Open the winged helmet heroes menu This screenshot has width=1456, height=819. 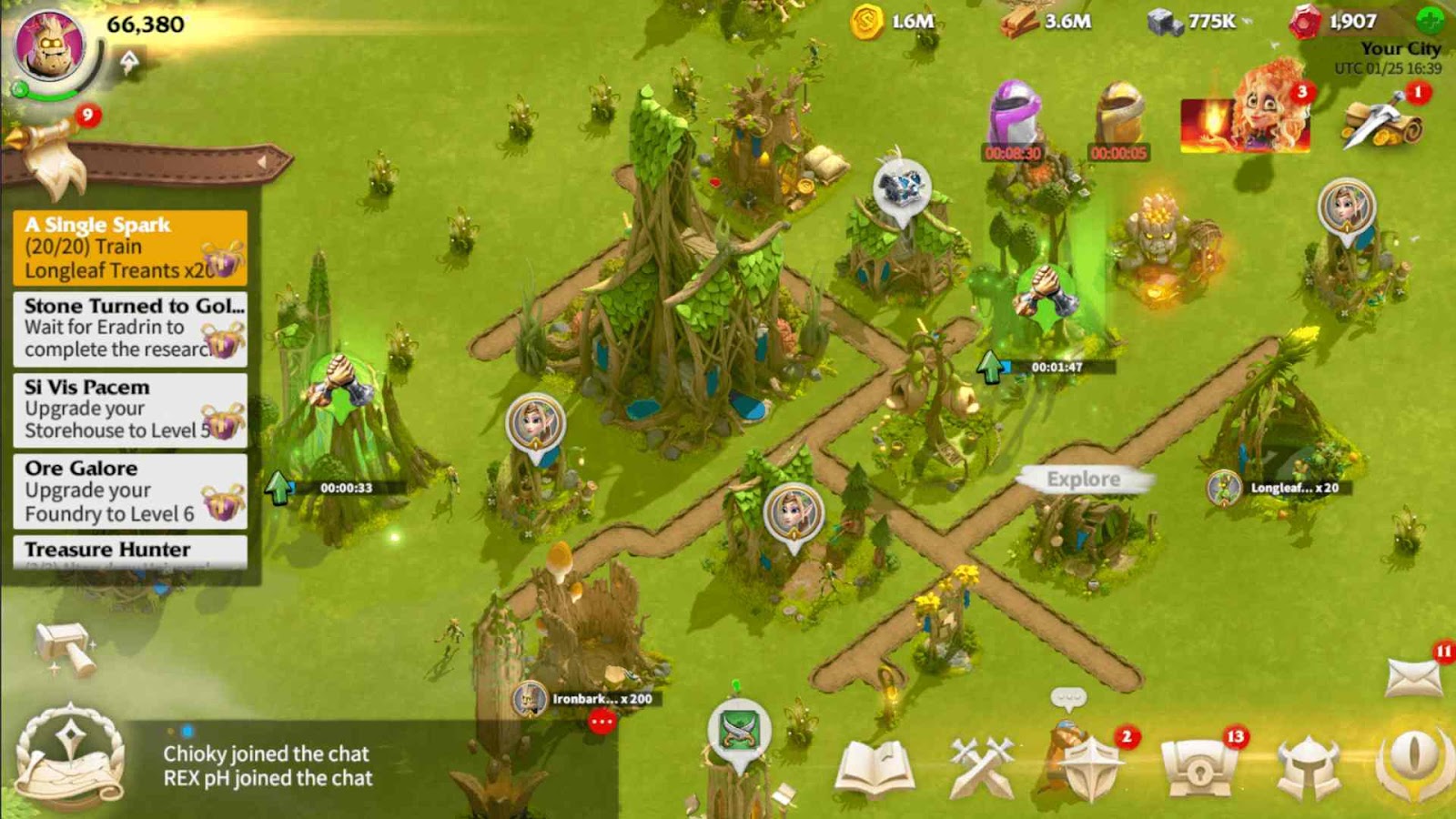point(1308,767)
